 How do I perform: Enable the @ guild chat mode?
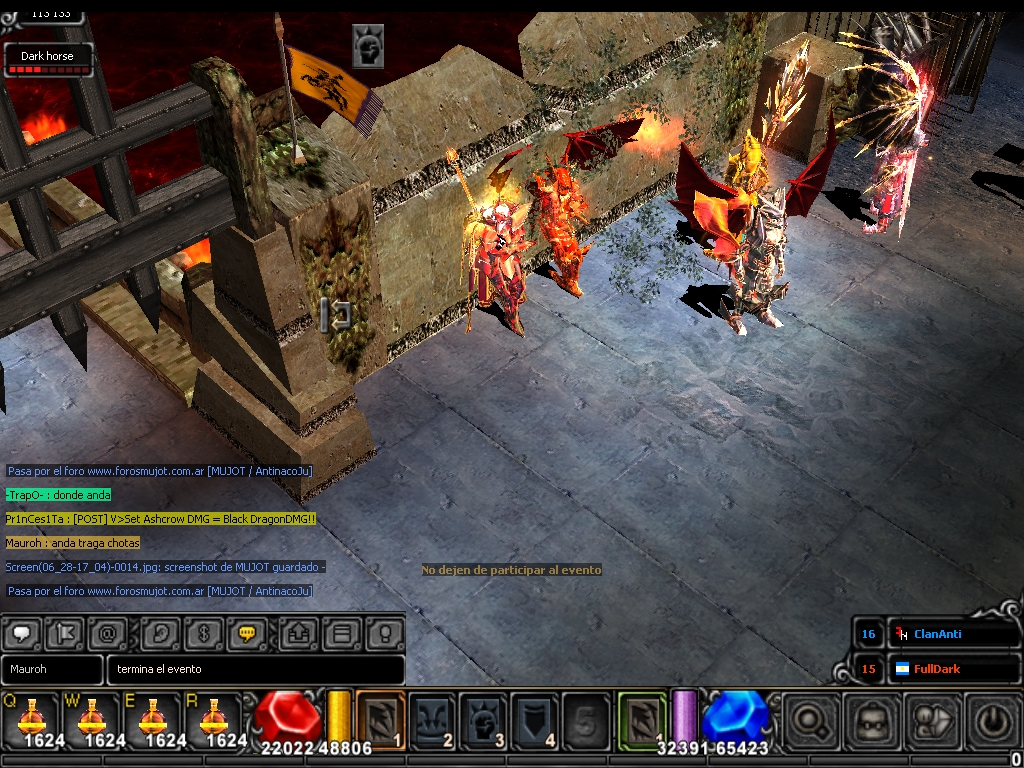click(106, 633)
